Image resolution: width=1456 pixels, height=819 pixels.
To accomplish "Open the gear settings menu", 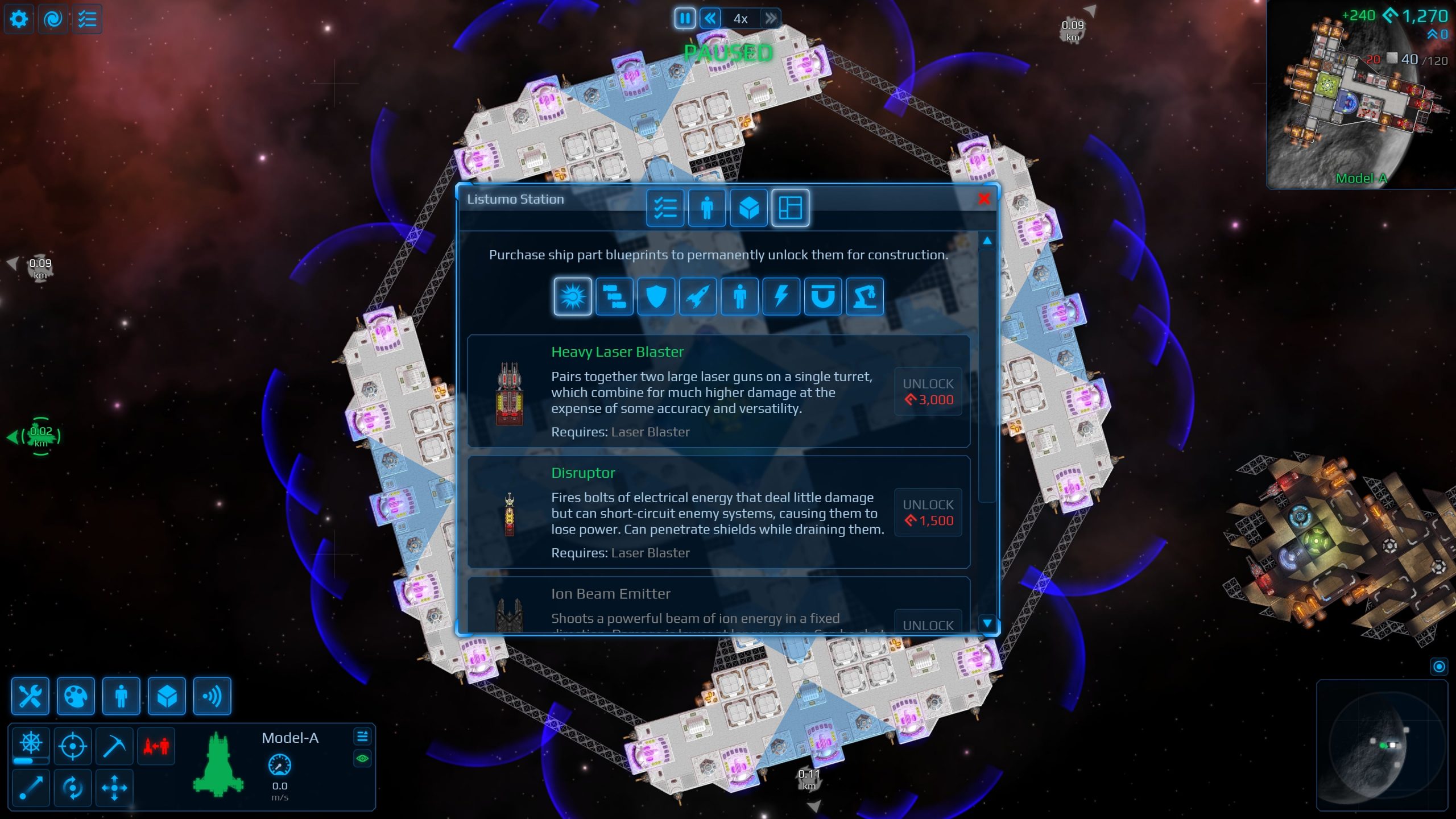I will [x=19, y=19].
